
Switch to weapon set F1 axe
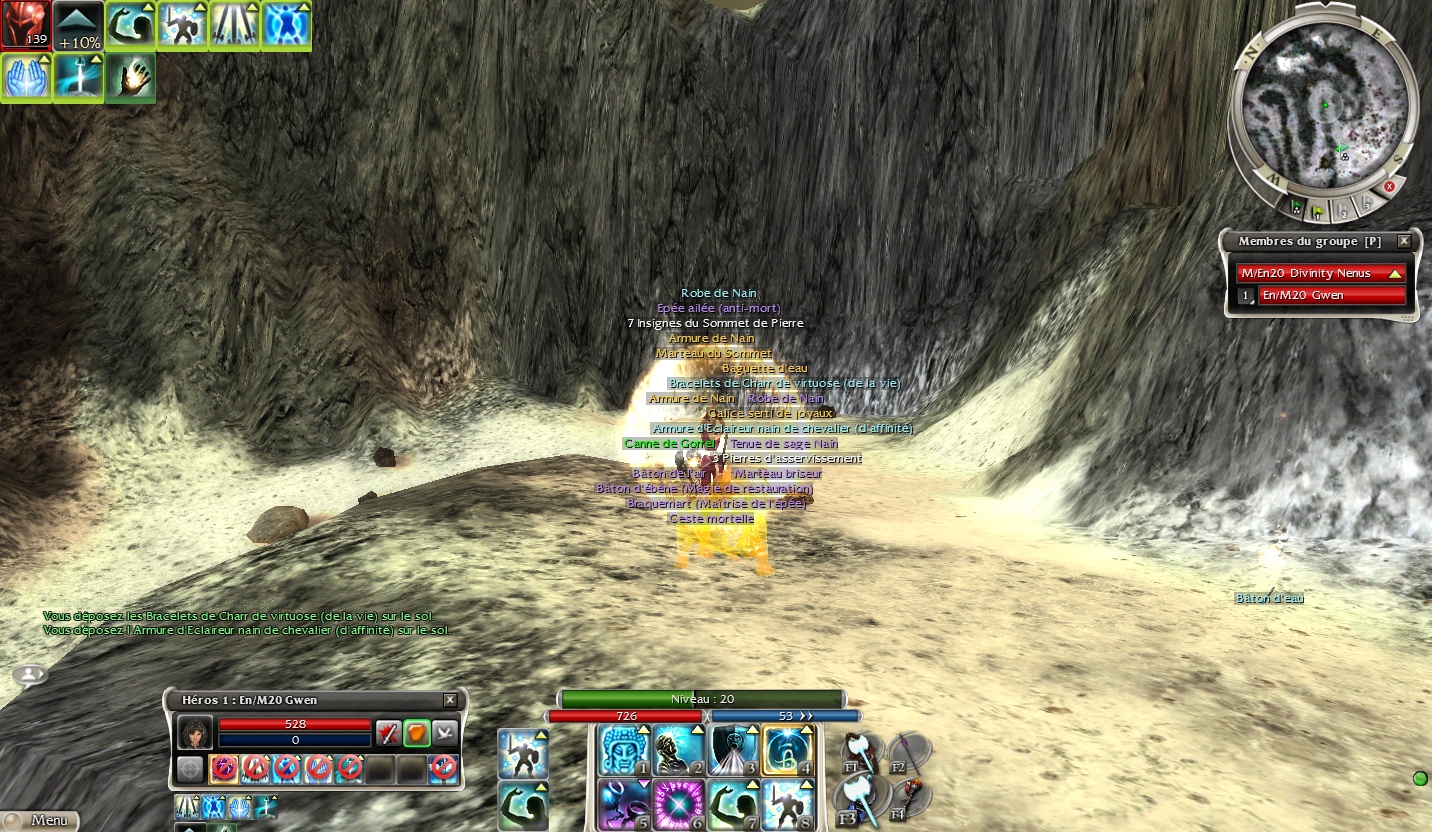[x=860, y=752]
